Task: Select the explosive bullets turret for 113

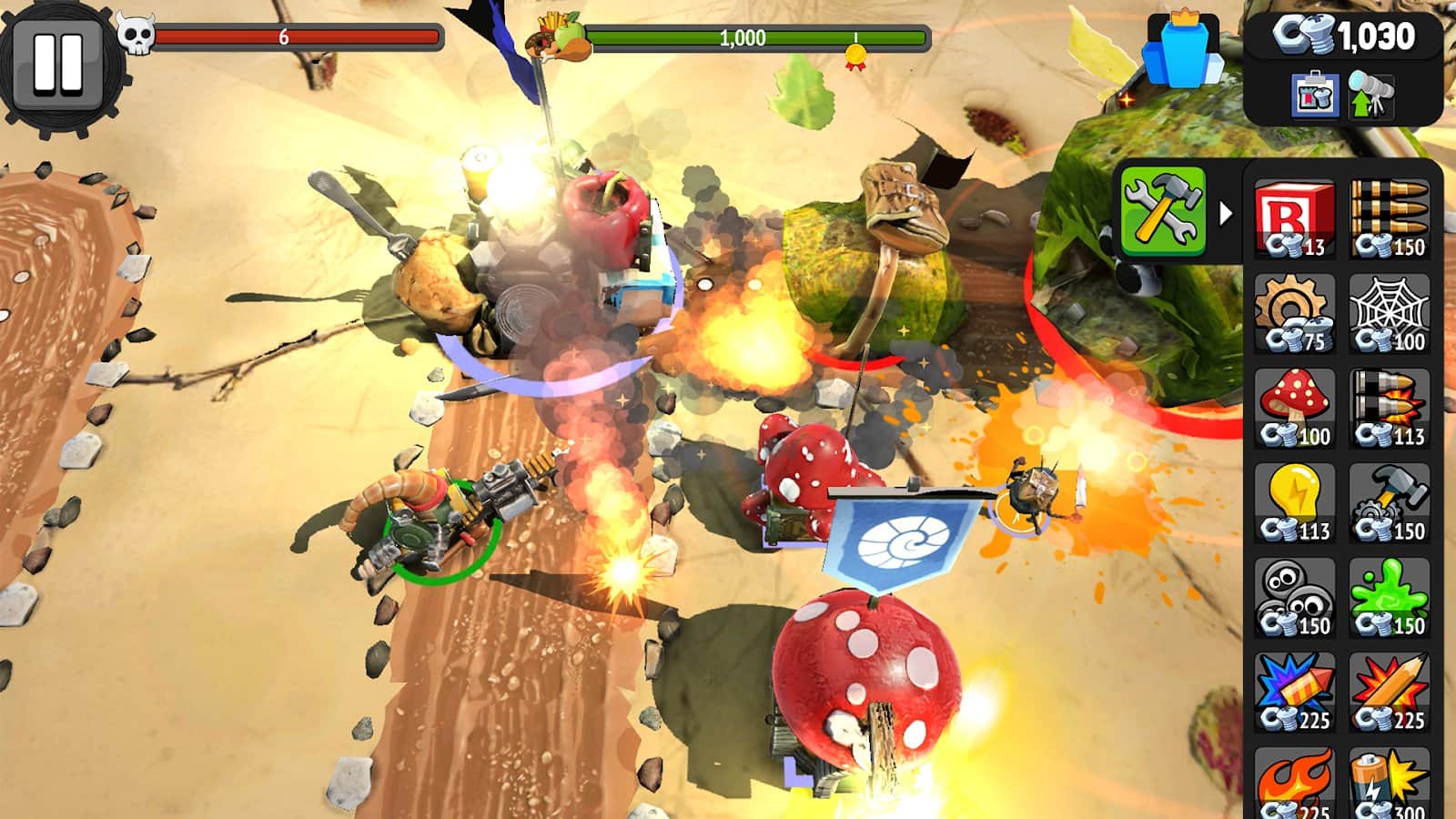Action: (x=1390, y=408)
